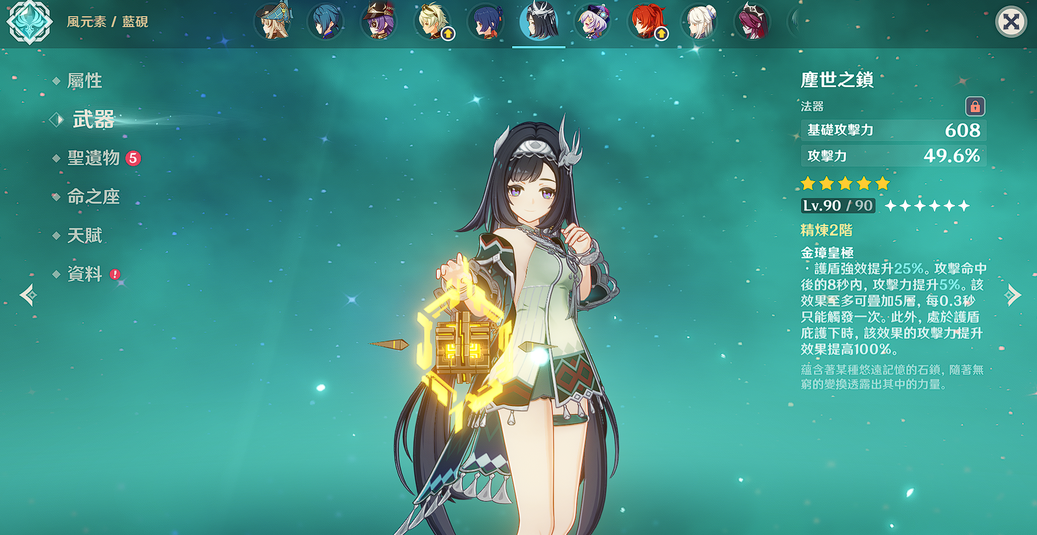The height and width of the screenshot is (535, 1037).
Task: Select the lavender-haired character with purple hat
Action: (593, 22)
